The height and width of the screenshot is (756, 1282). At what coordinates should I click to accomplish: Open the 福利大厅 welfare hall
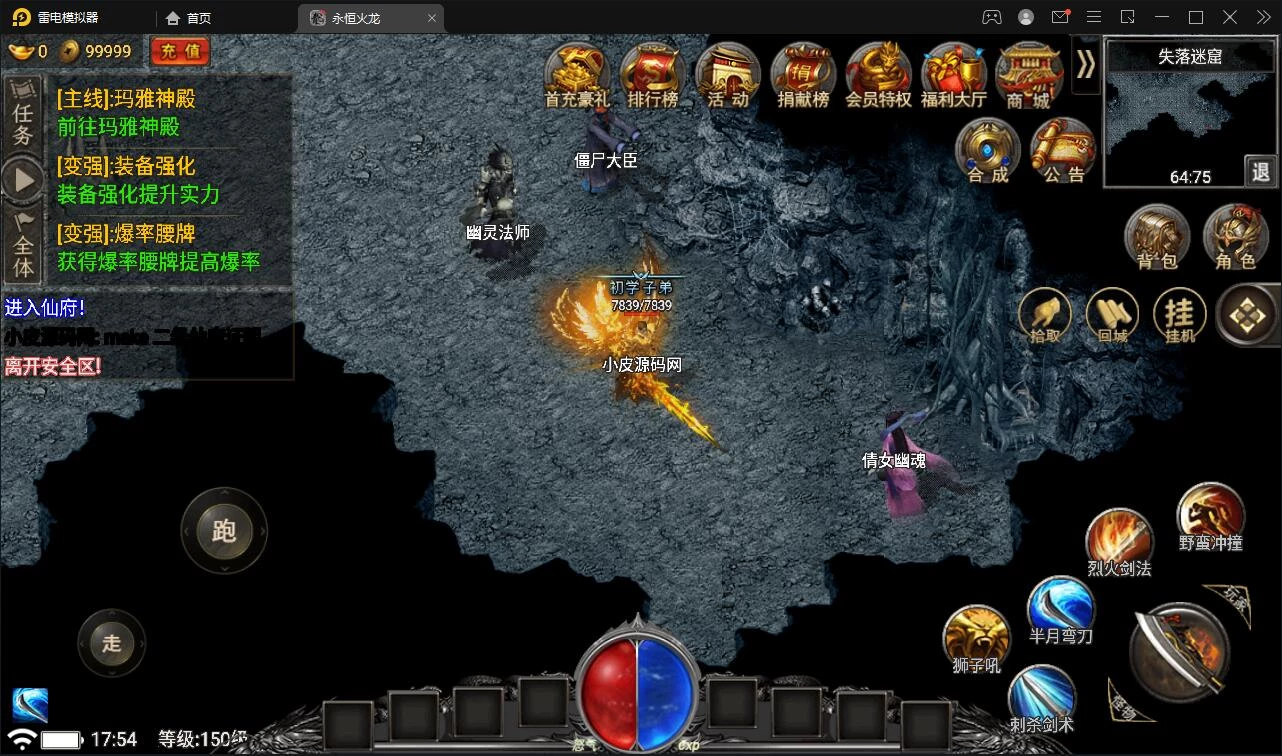pos(953,74)
